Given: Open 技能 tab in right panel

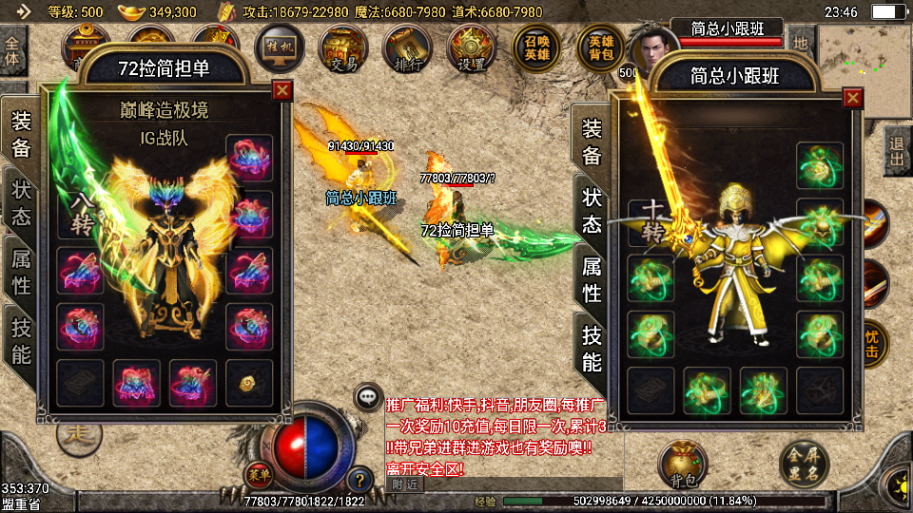Looking at the screenshot, I should click(x=592, y=348).
